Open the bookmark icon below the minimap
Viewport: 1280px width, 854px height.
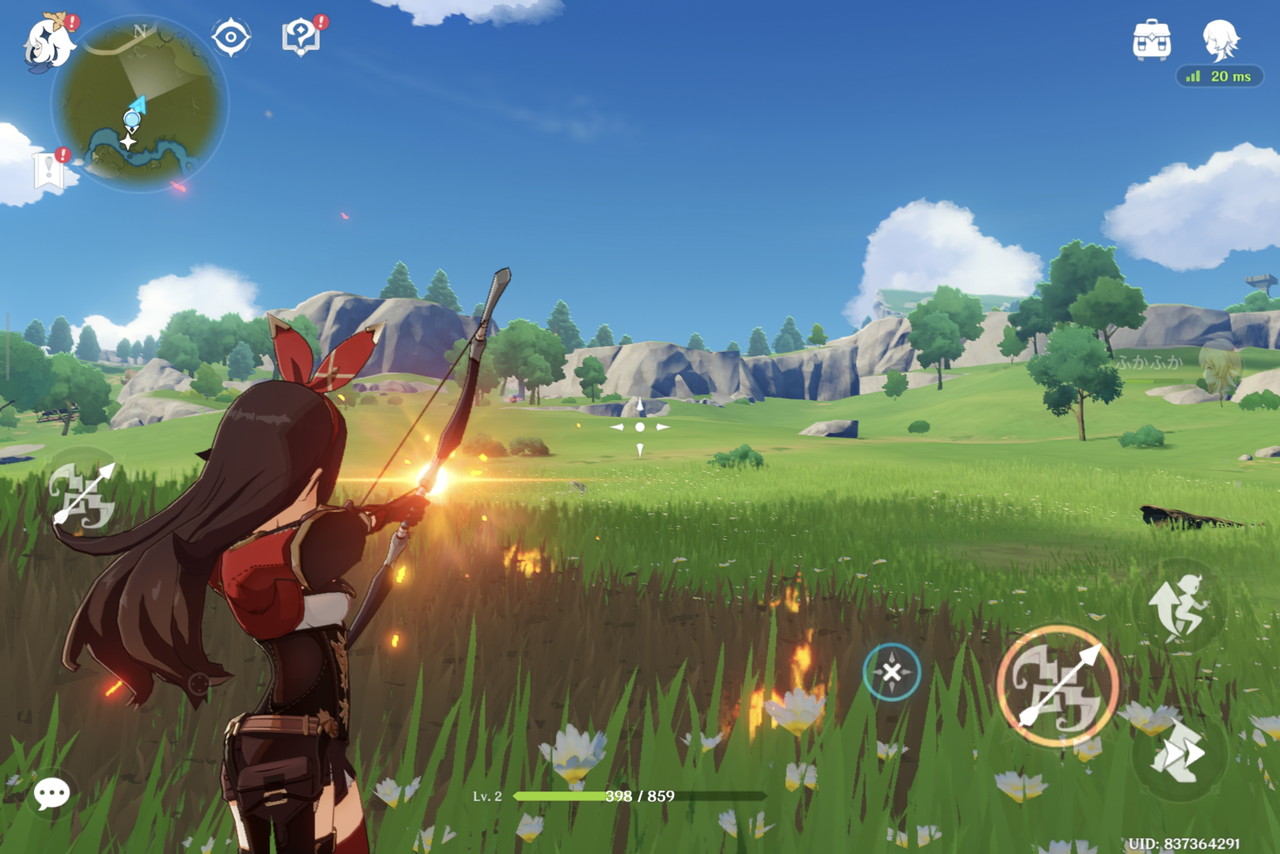click(50, 171)
